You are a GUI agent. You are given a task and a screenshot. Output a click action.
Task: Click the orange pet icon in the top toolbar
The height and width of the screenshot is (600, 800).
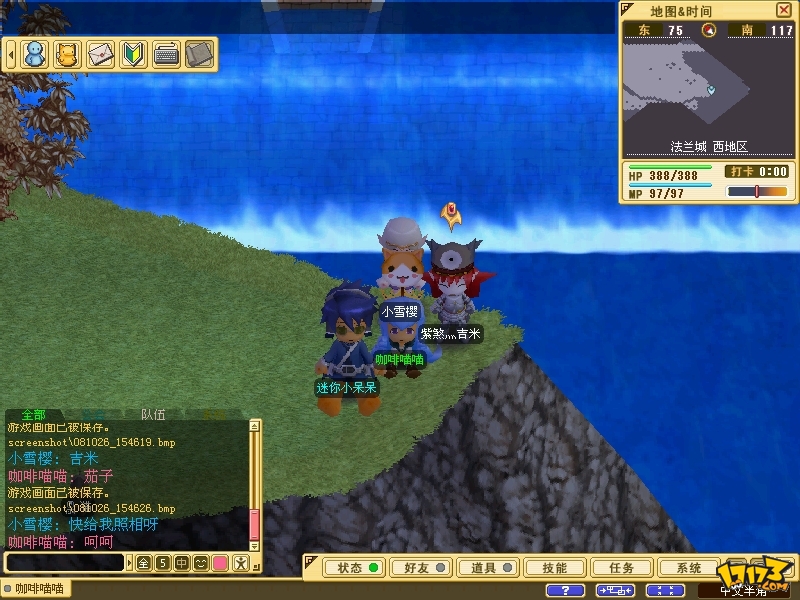click(x=67, y=54)
